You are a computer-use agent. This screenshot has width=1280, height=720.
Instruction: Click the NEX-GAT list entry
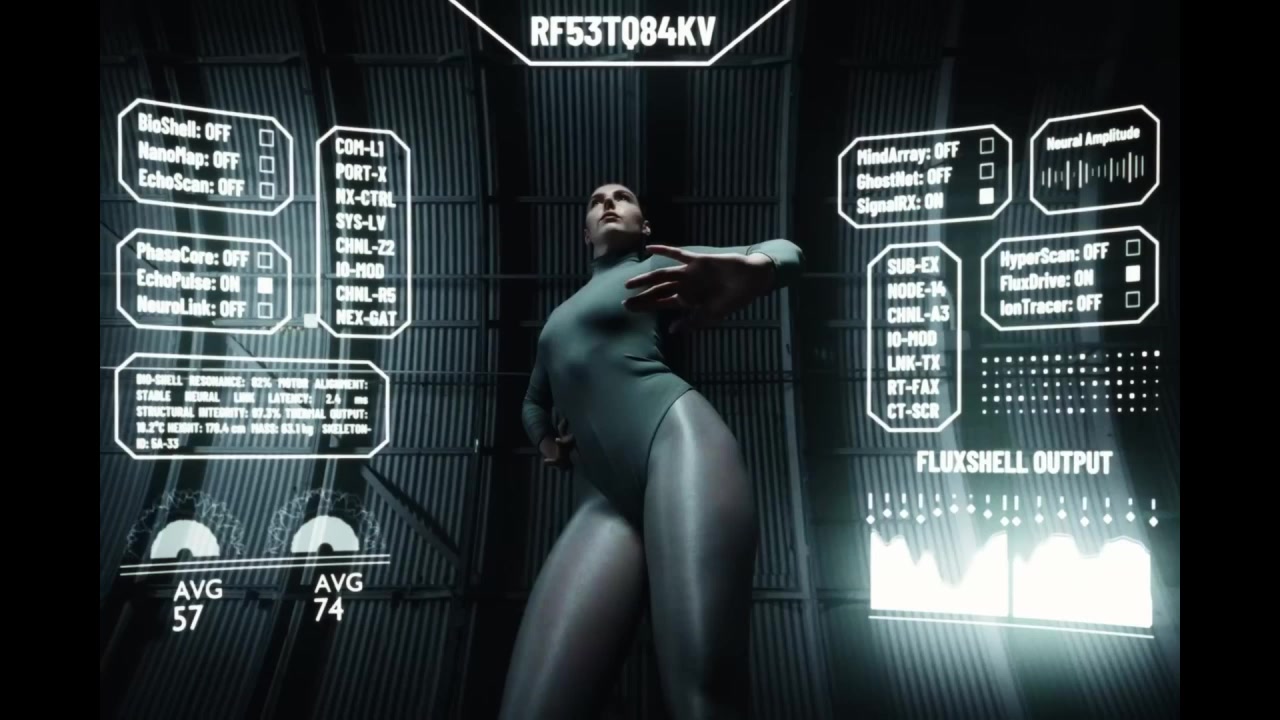click(366, 319)
